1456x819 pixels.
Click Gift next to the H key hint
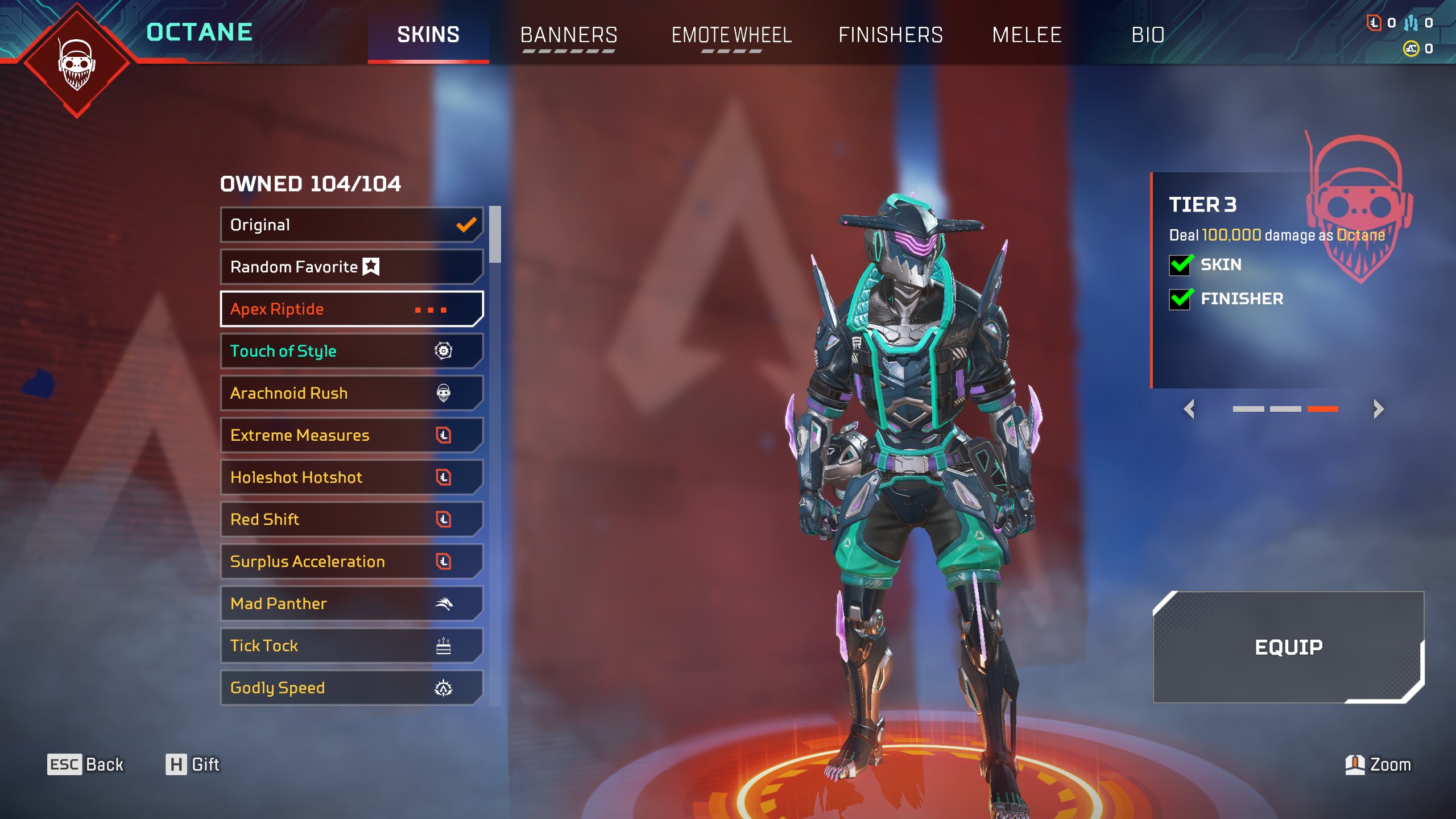[x=205, y=765]
